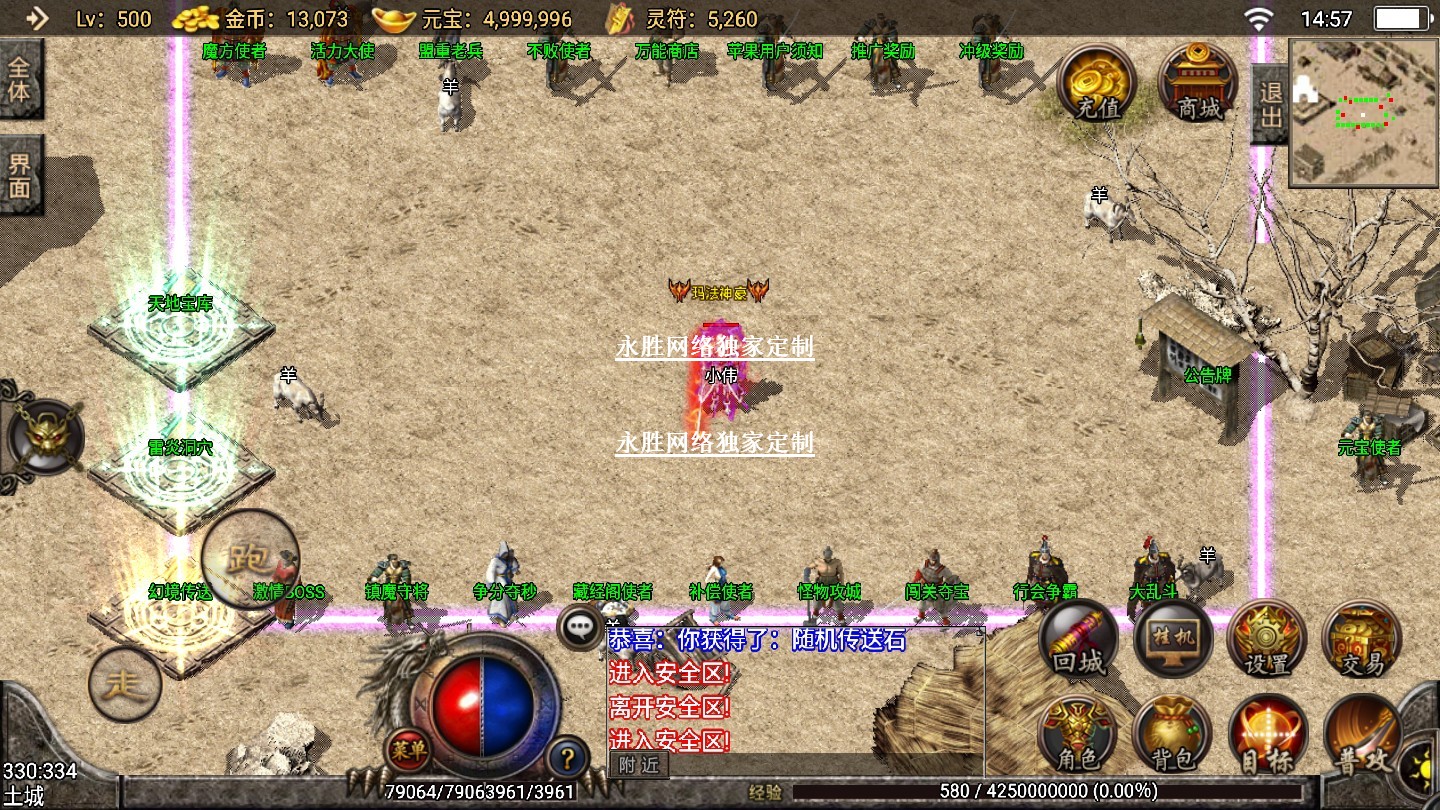The image size is (1440, 810).
Task: Switch to the 附近 nearby chat tab
Action: coord(639,765)
